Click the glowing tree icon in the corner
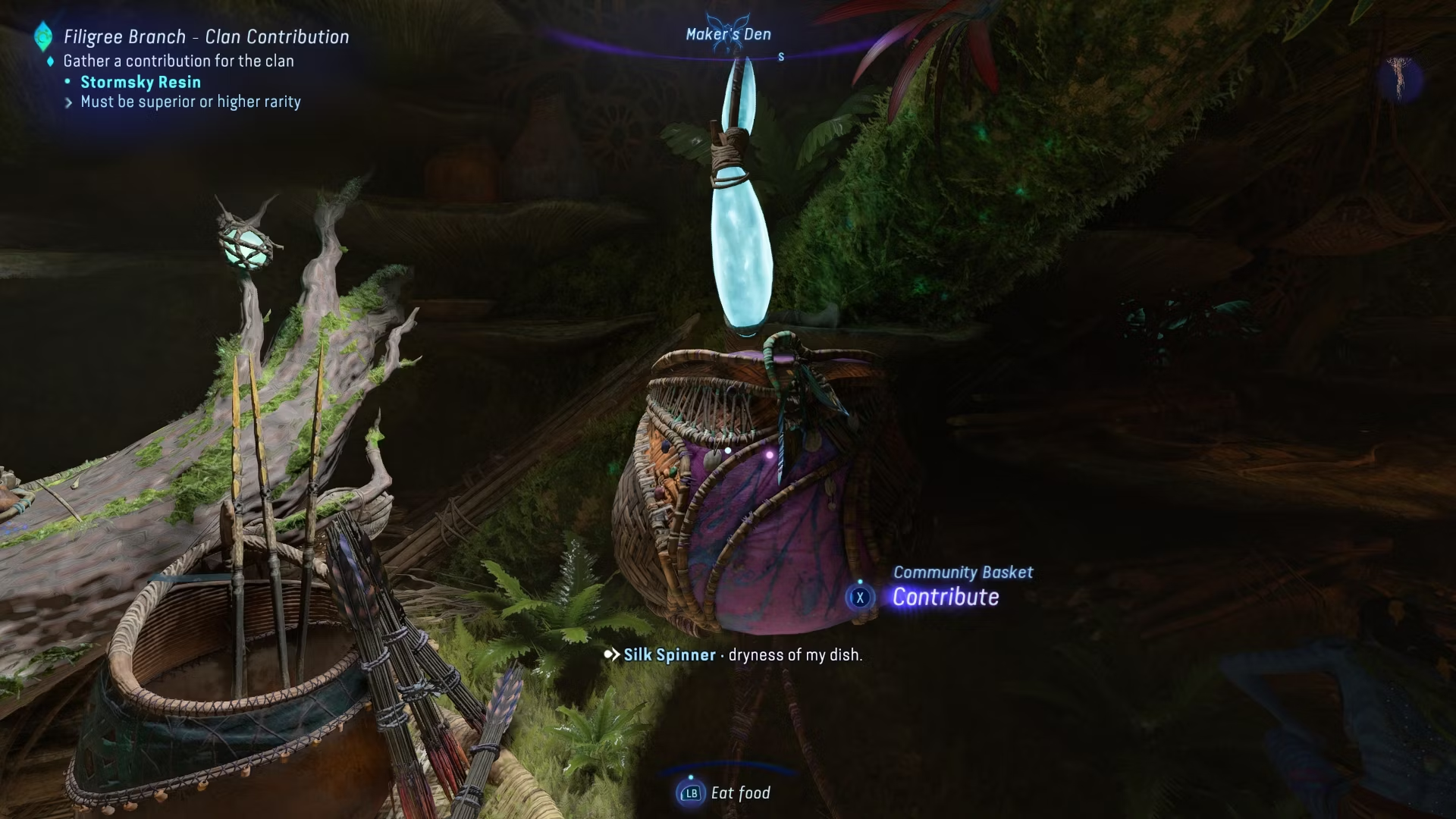 click(x=1399, y=77)
